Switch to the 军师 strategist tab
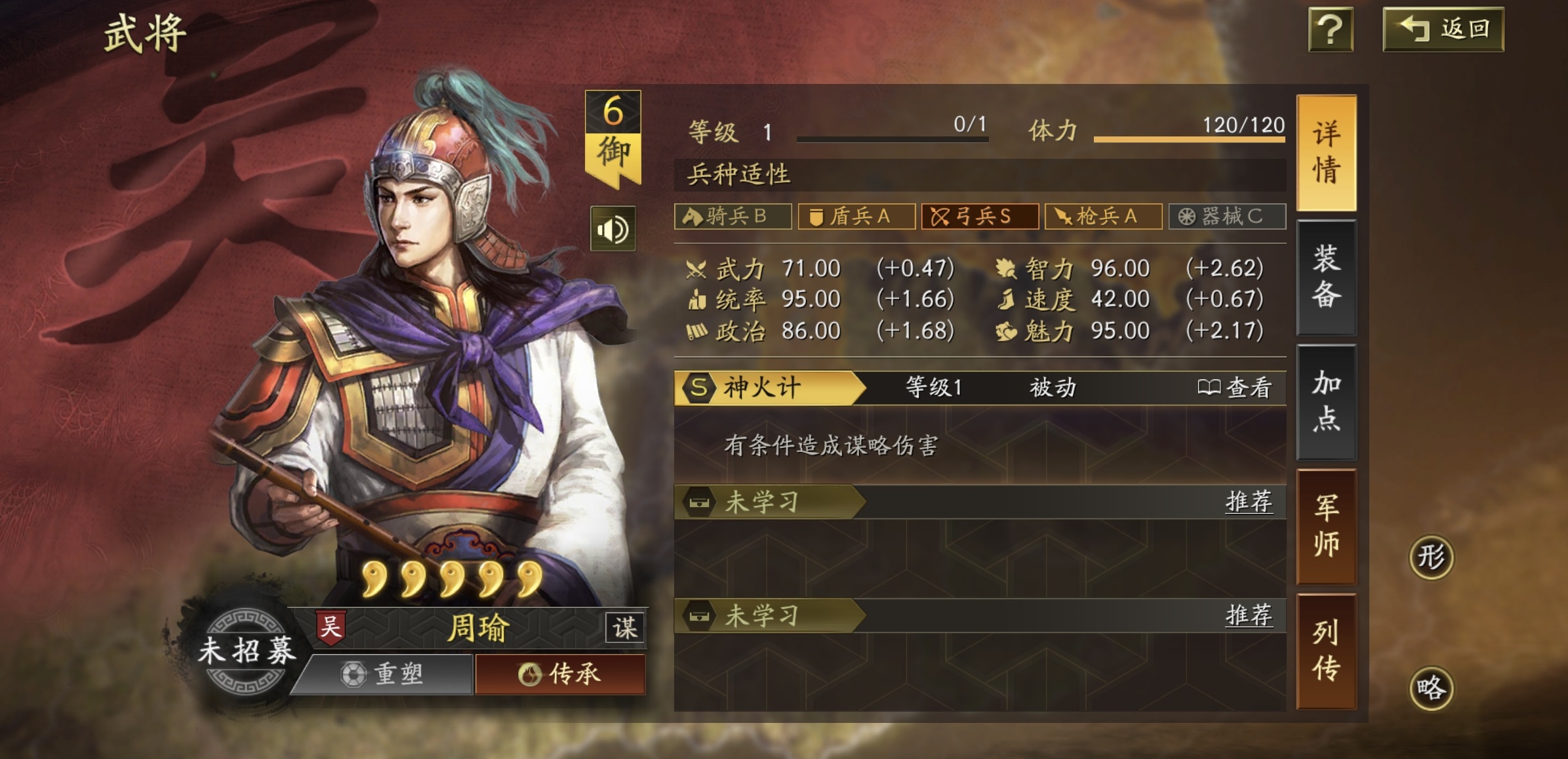 tap(1326, 526)
